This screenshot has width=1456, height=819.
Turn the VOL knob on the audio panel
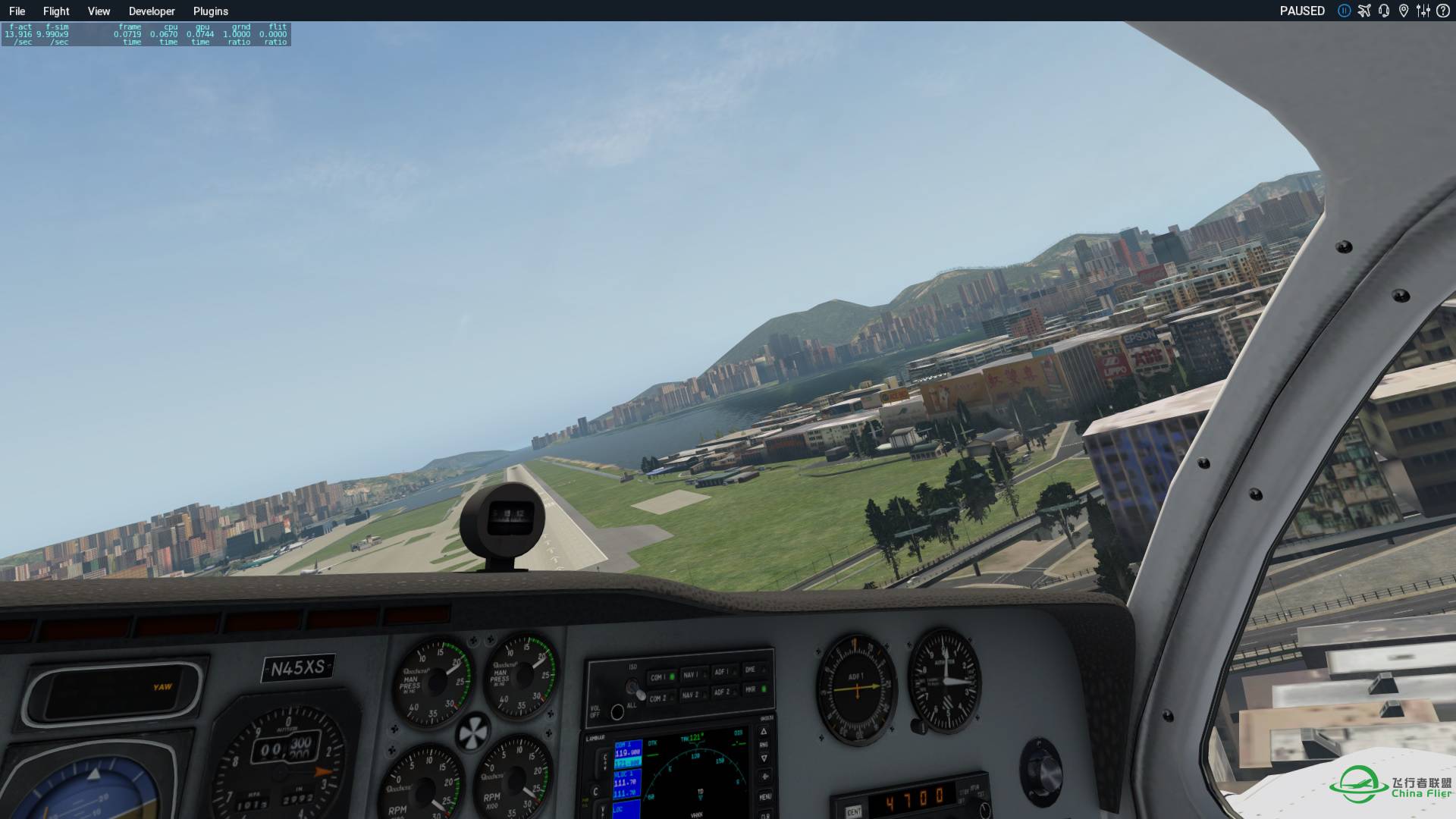(x=617, y=711)
